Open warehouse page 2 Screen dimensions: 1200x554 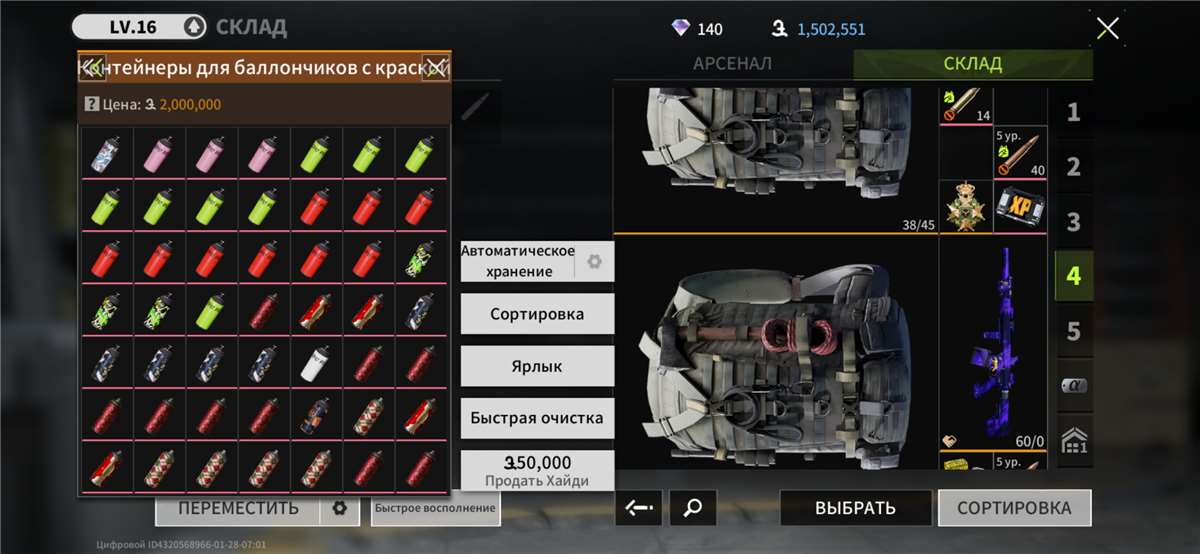click(1073, 167)
